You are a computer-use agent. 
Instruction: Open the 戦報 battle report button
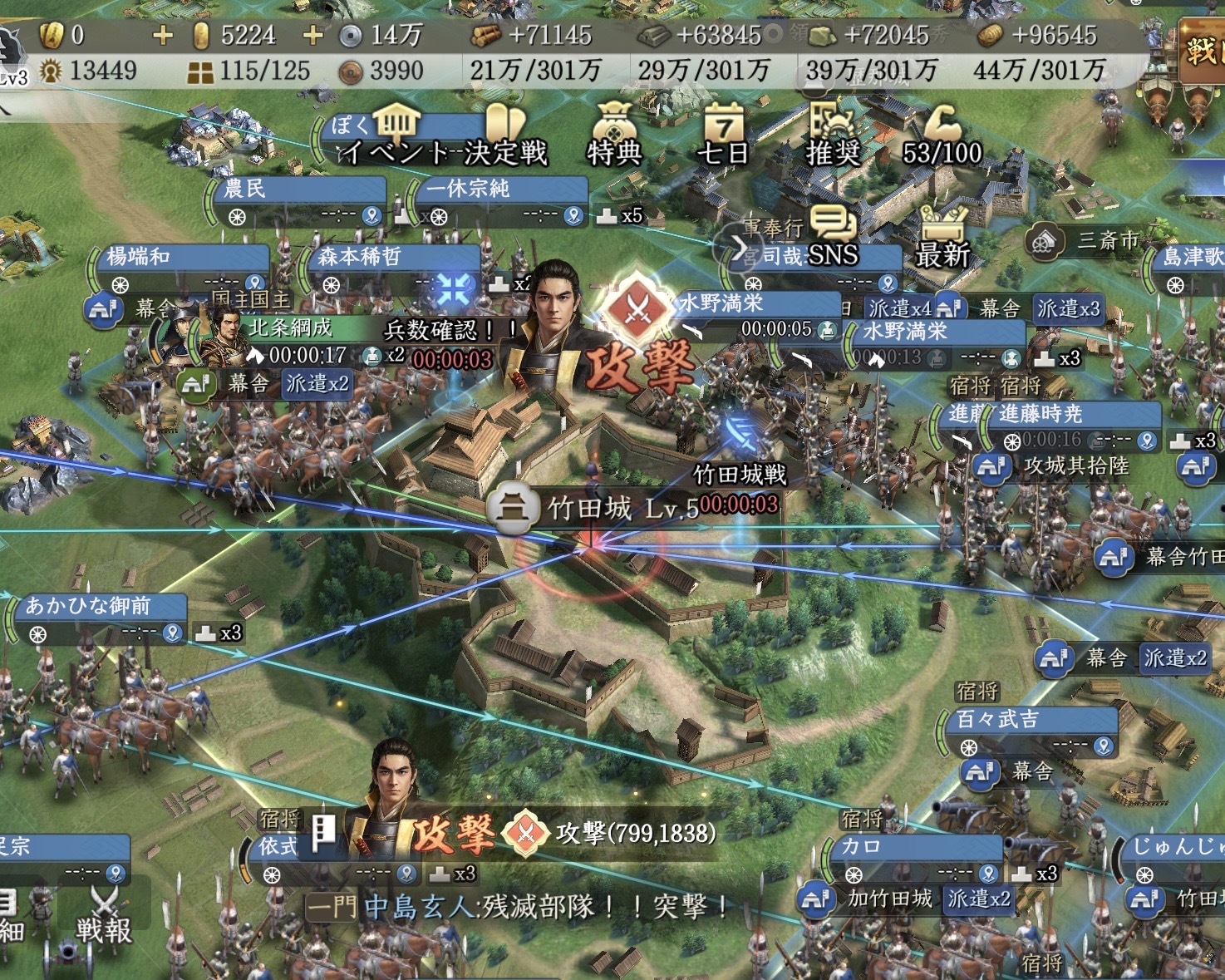click(104, 917)
